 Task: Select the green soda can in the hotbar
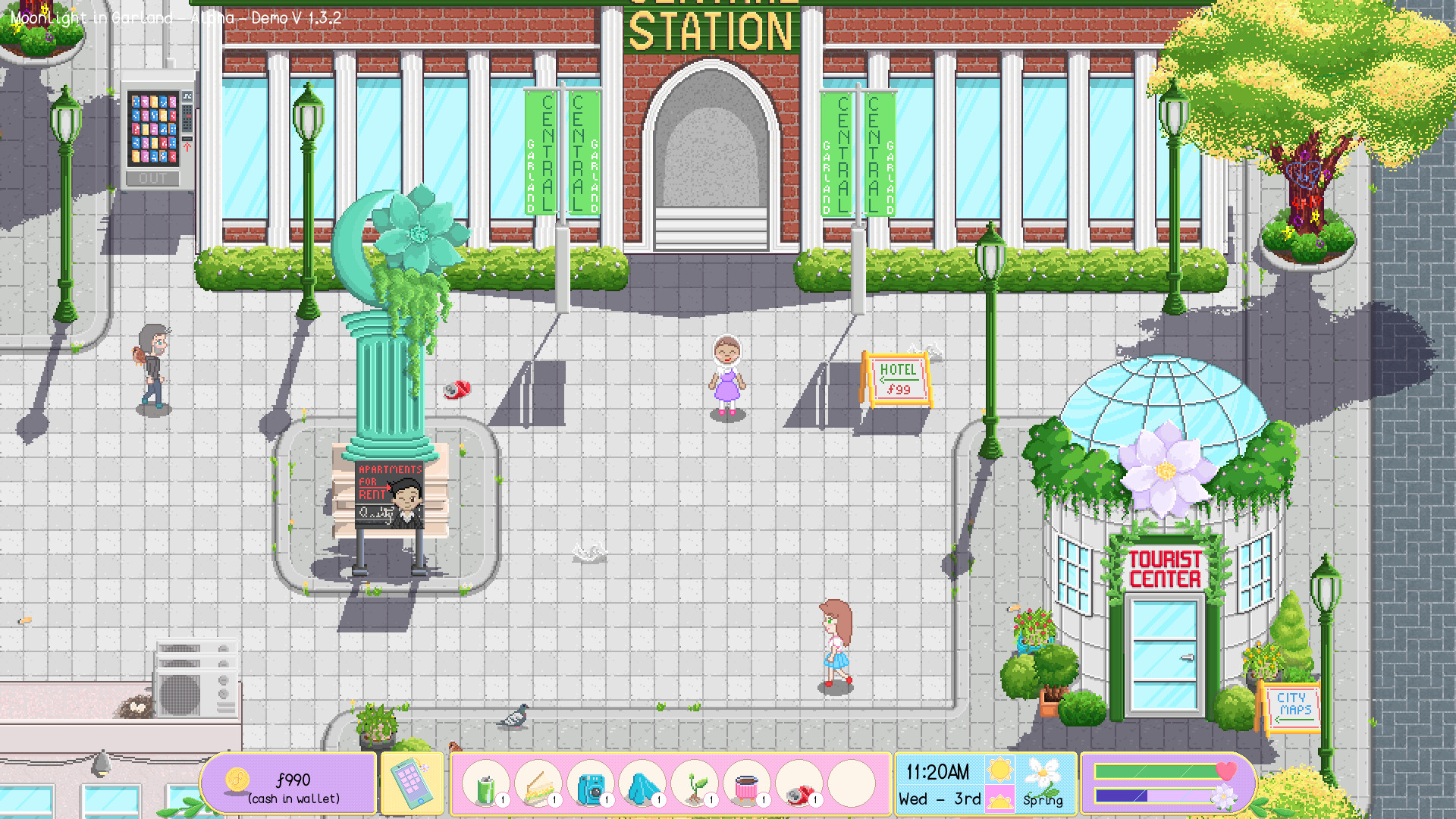coord(485,785)
